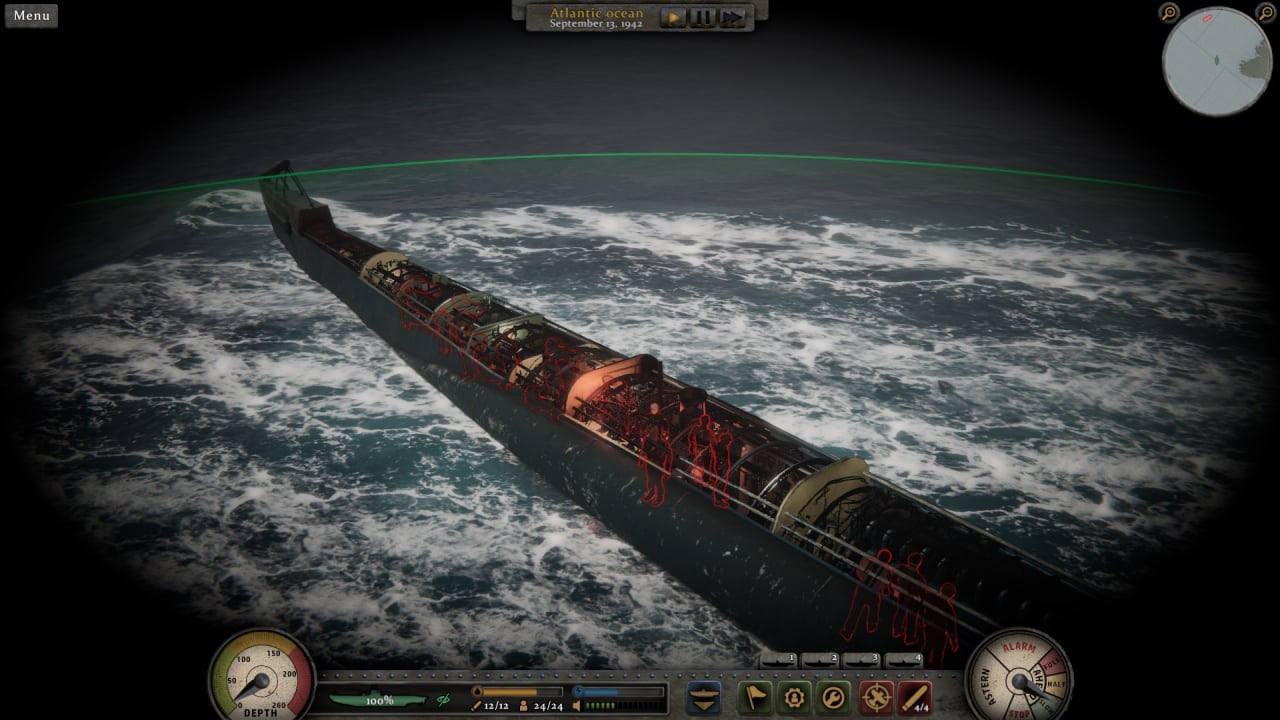Image resolution: width=1280 pixels, height=720 pixels.
Task: Click the minimap zoom-in magnifier
Action: [x=1169, y=12]
